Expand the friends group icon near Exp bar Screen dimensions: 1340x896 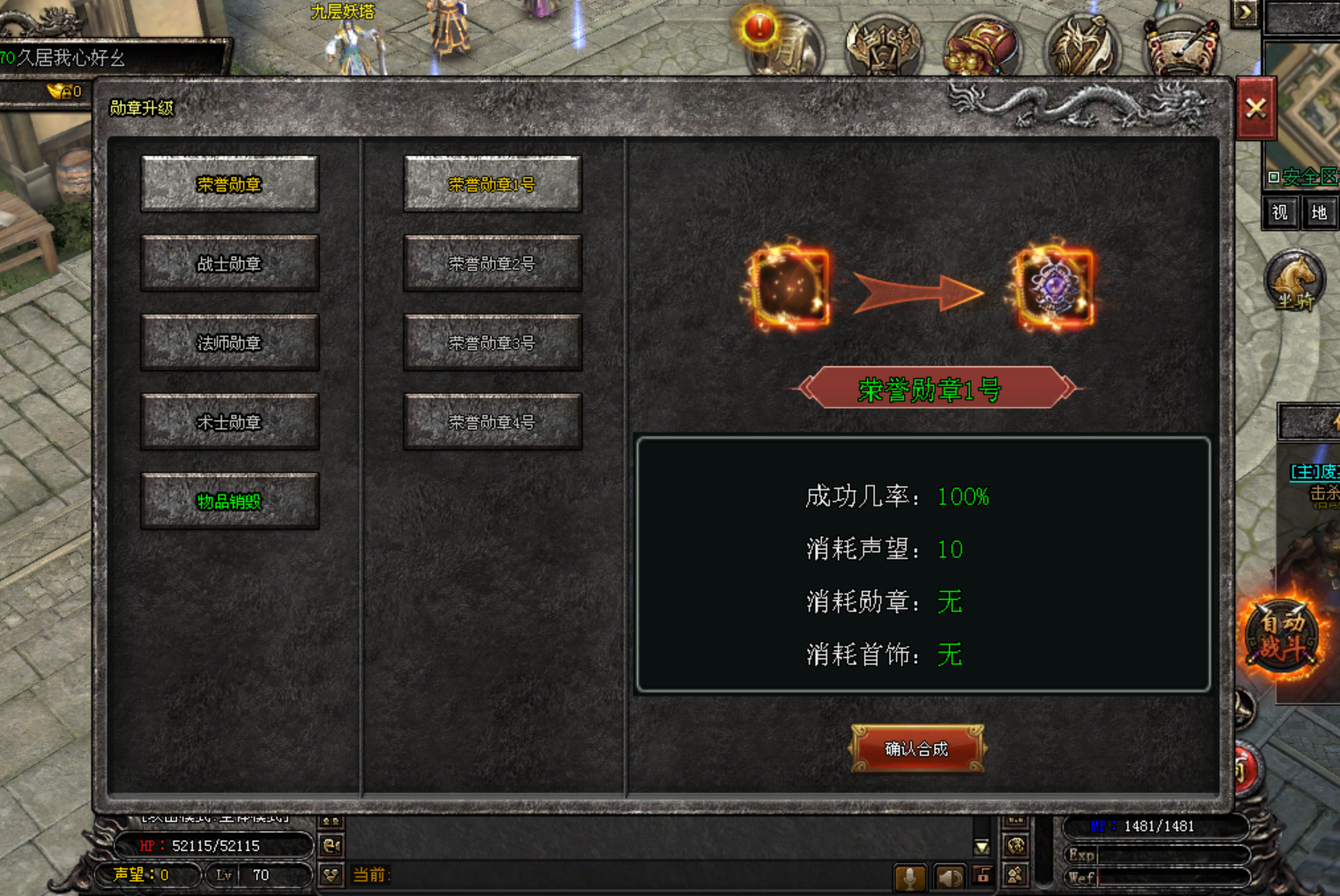tap(1014, 844)
